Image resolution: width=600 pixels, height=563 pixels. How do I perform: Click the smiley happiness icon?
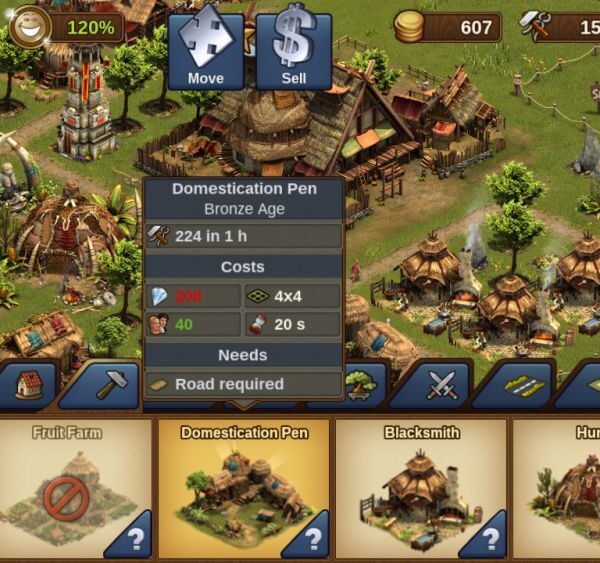pos(30,25)
